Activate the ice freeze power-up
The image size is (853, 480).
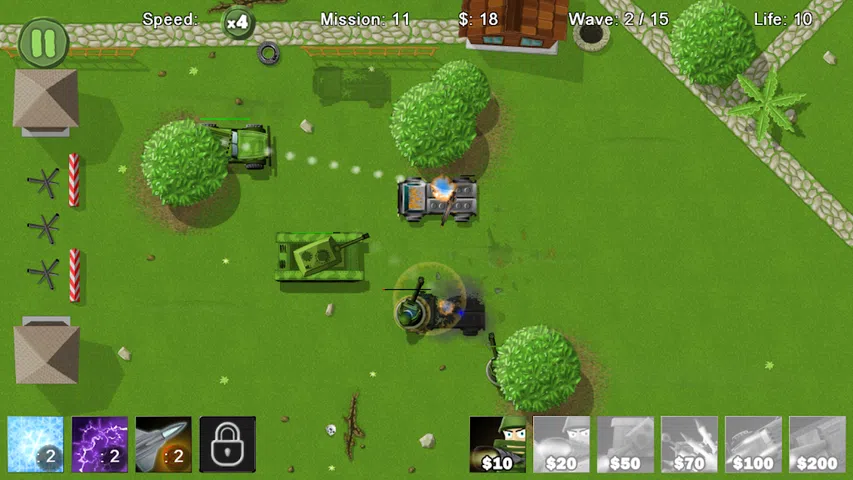click(35, 444)
